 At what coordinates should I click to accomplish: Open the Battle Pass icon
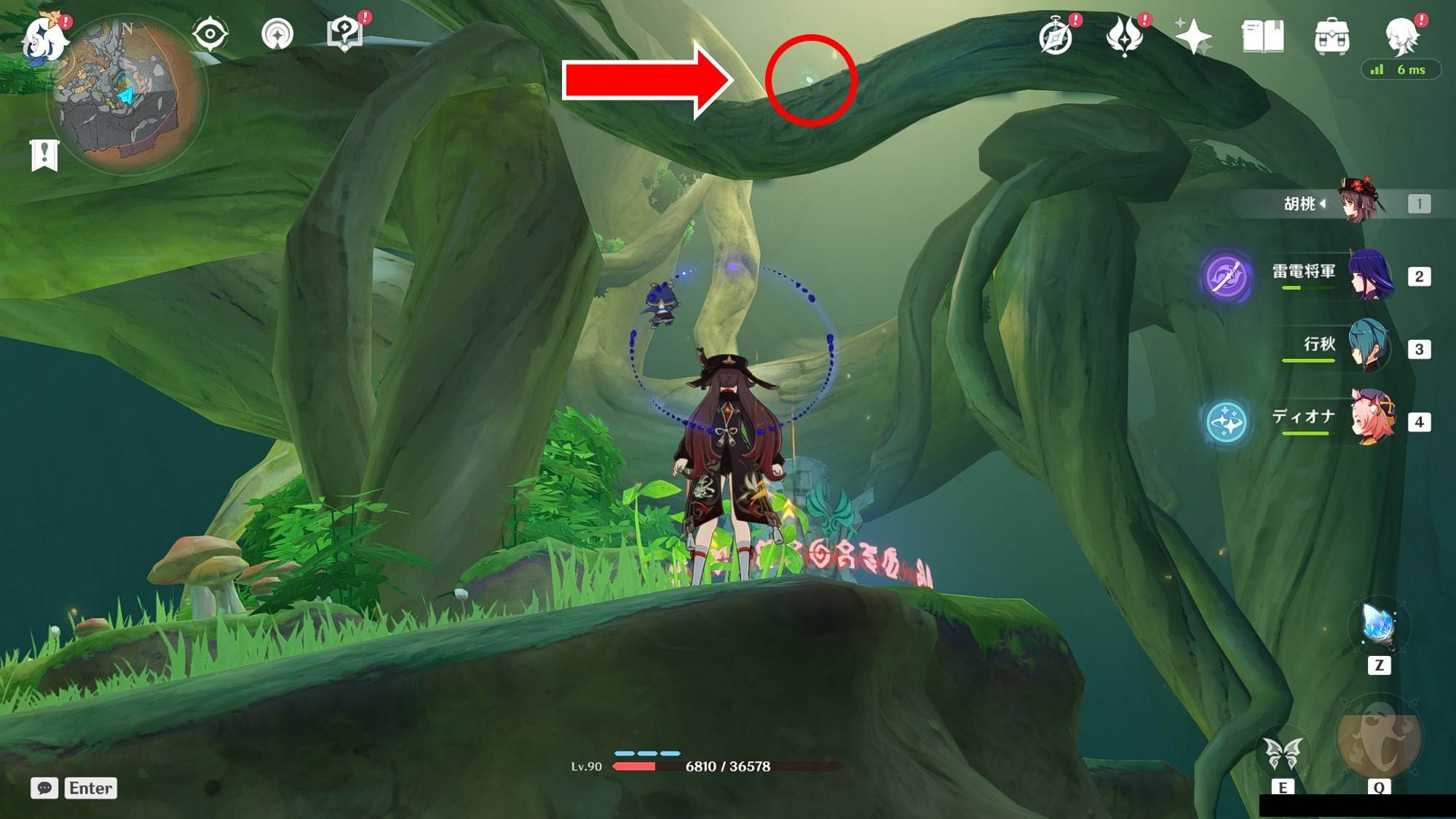tap(1124, 36)
